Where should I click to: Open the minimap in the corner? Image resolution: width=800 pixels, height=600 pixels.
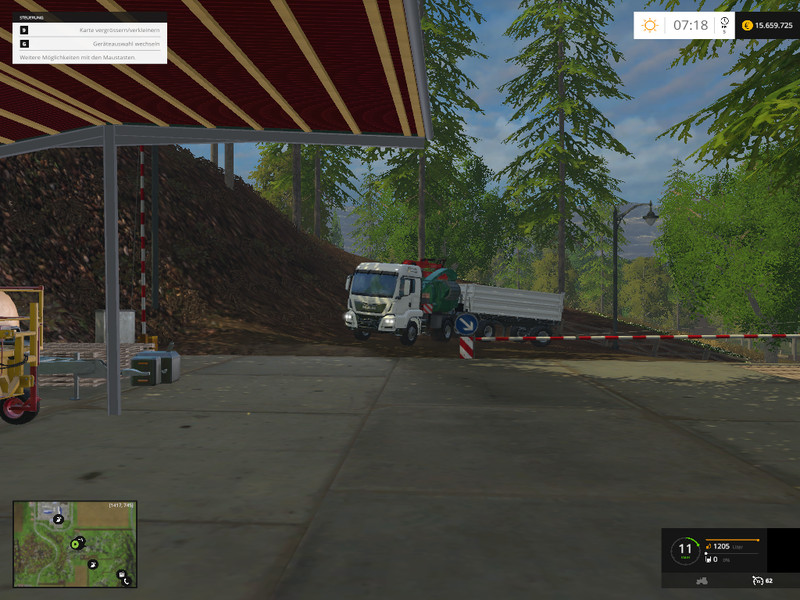75,544
